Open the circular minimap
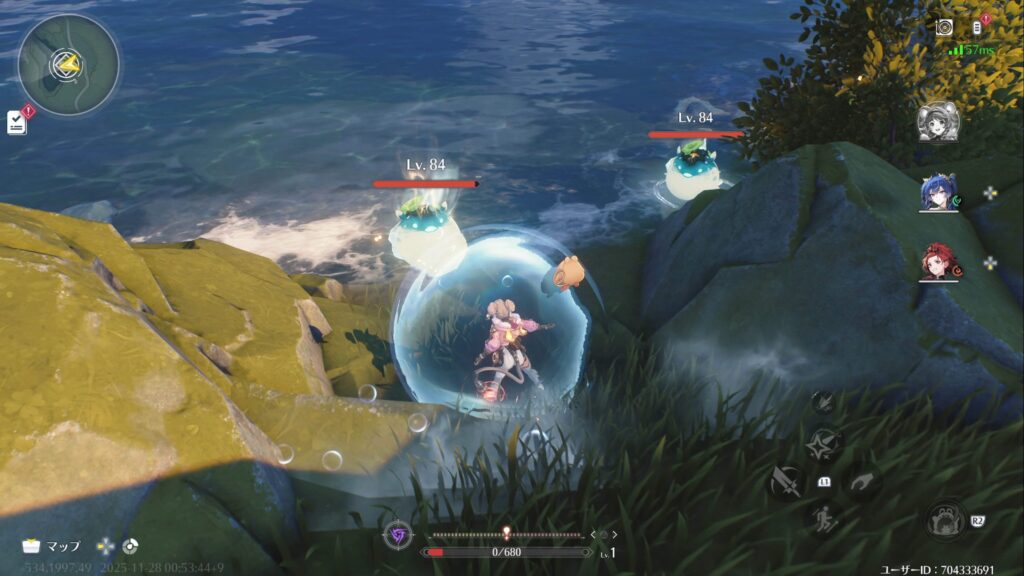The image size is (1024, 576). click(68, 64)
